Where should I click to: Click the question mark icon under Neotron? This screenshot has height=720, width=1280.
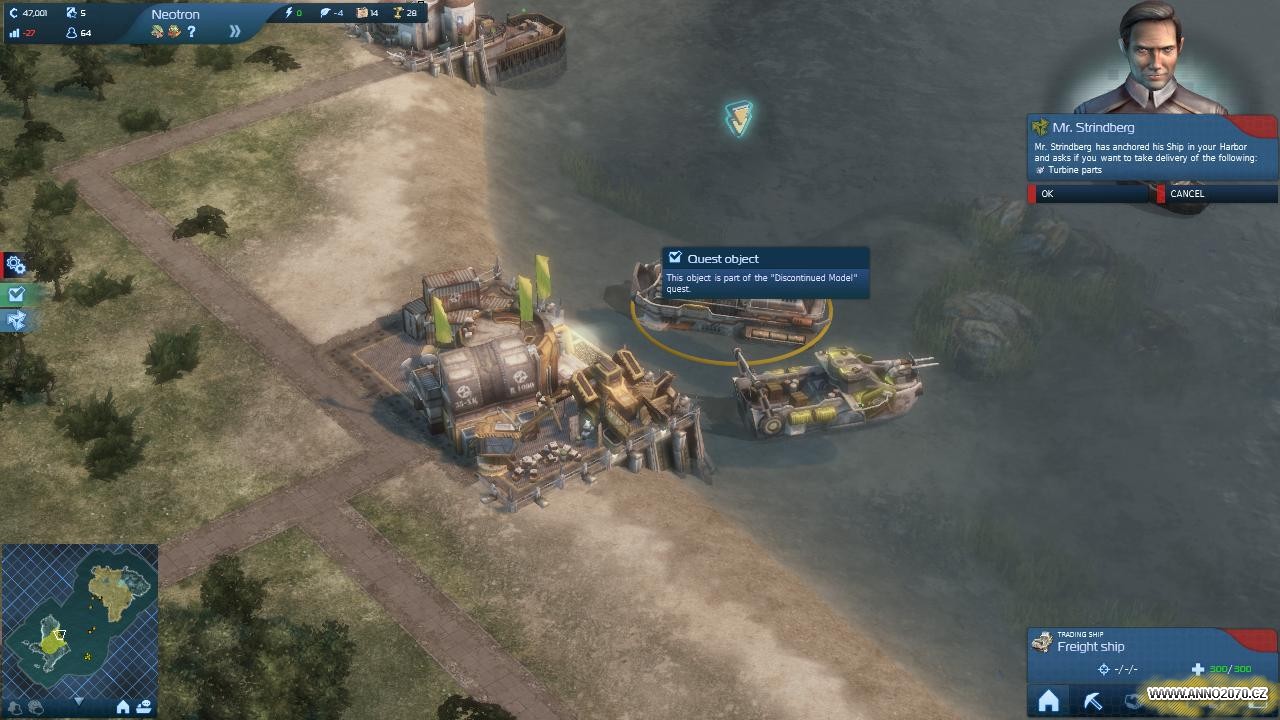click(191, 32)
